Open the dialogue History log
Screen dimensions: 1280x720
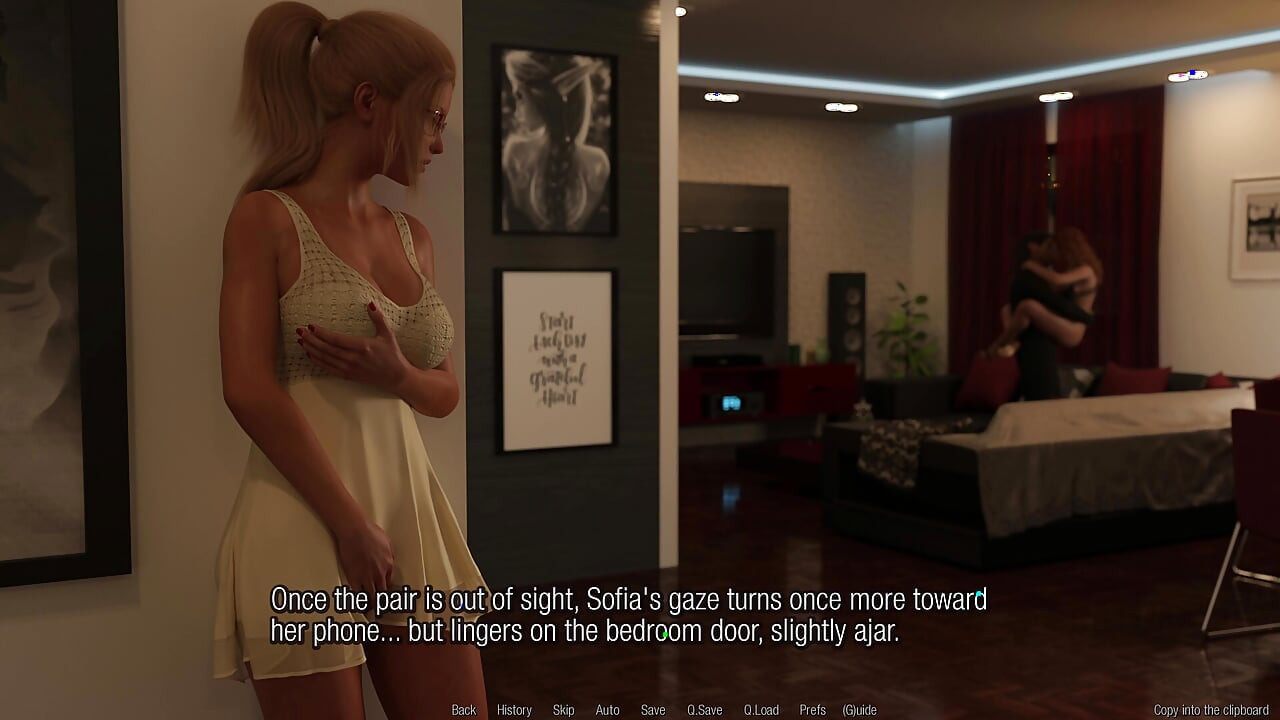click(514, 710)
